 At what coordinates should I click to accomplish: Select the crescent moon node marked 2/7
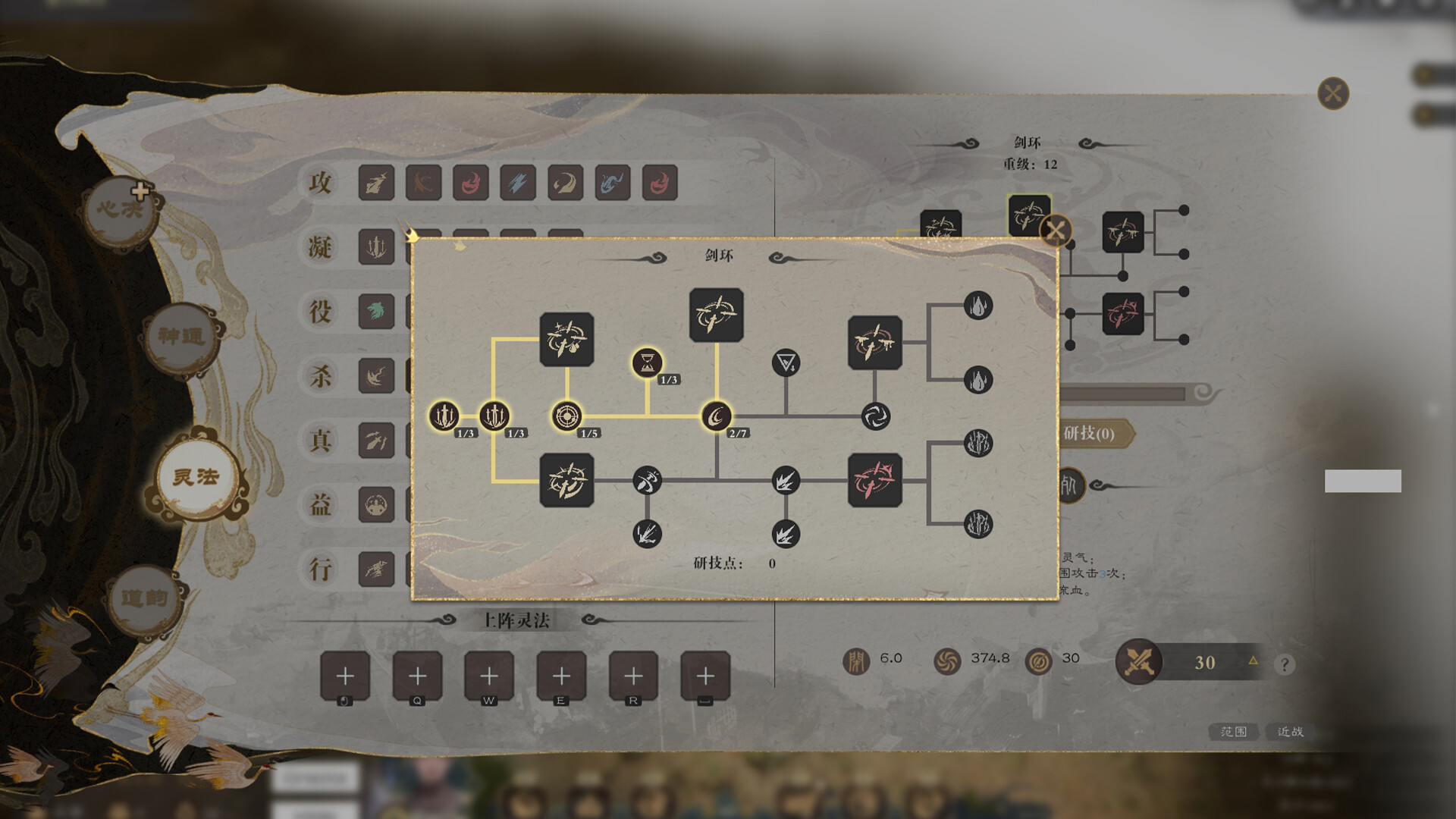tap(717, 416)
